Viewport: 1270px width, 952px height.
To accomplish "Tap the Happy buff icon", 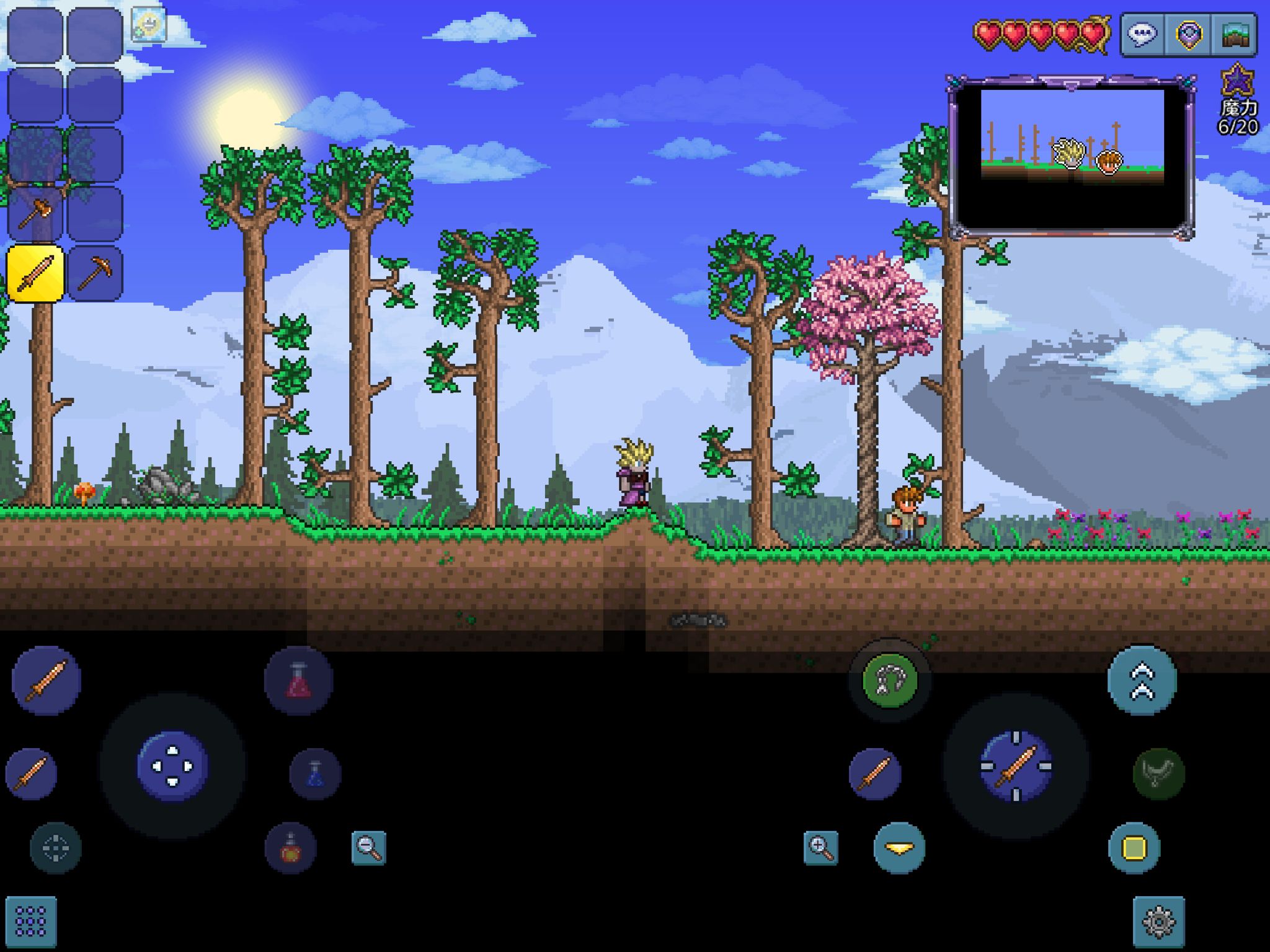I will pos(149,25).
